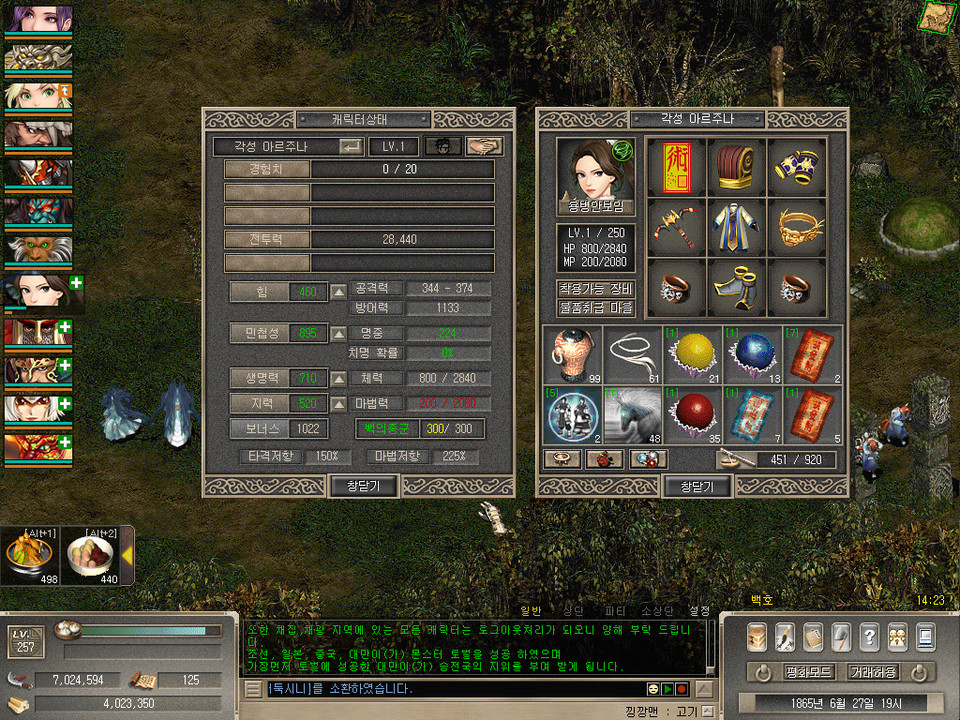The height and width of the screenshot is (720, 960).
Task: Raise the 생명력 (vitality) stat with its arrow
Action: 339,379
